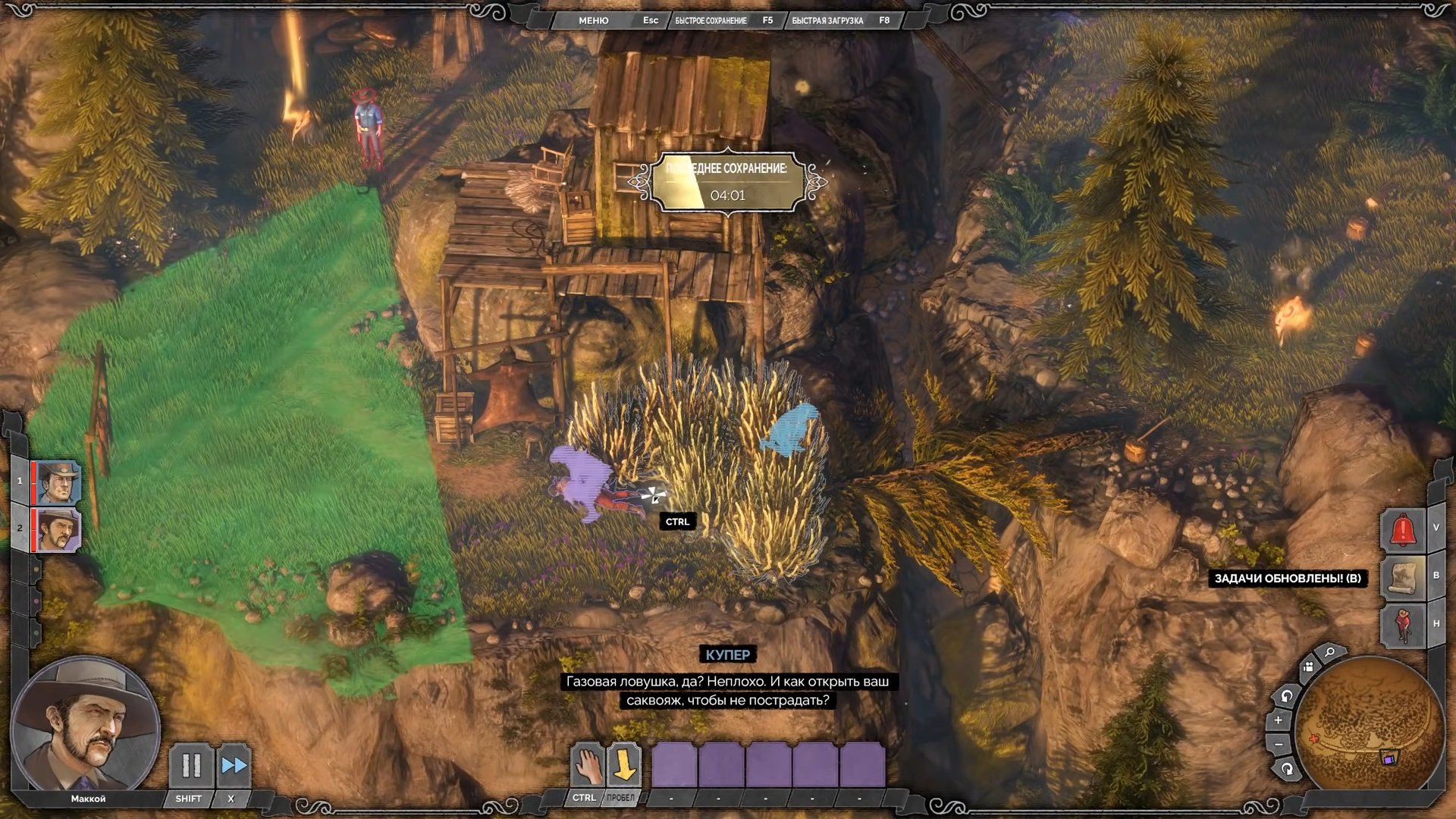Select McCoy's portrait in slot 2
The height and width of the screenshot is (819, 1456).
tap(59, 529)
